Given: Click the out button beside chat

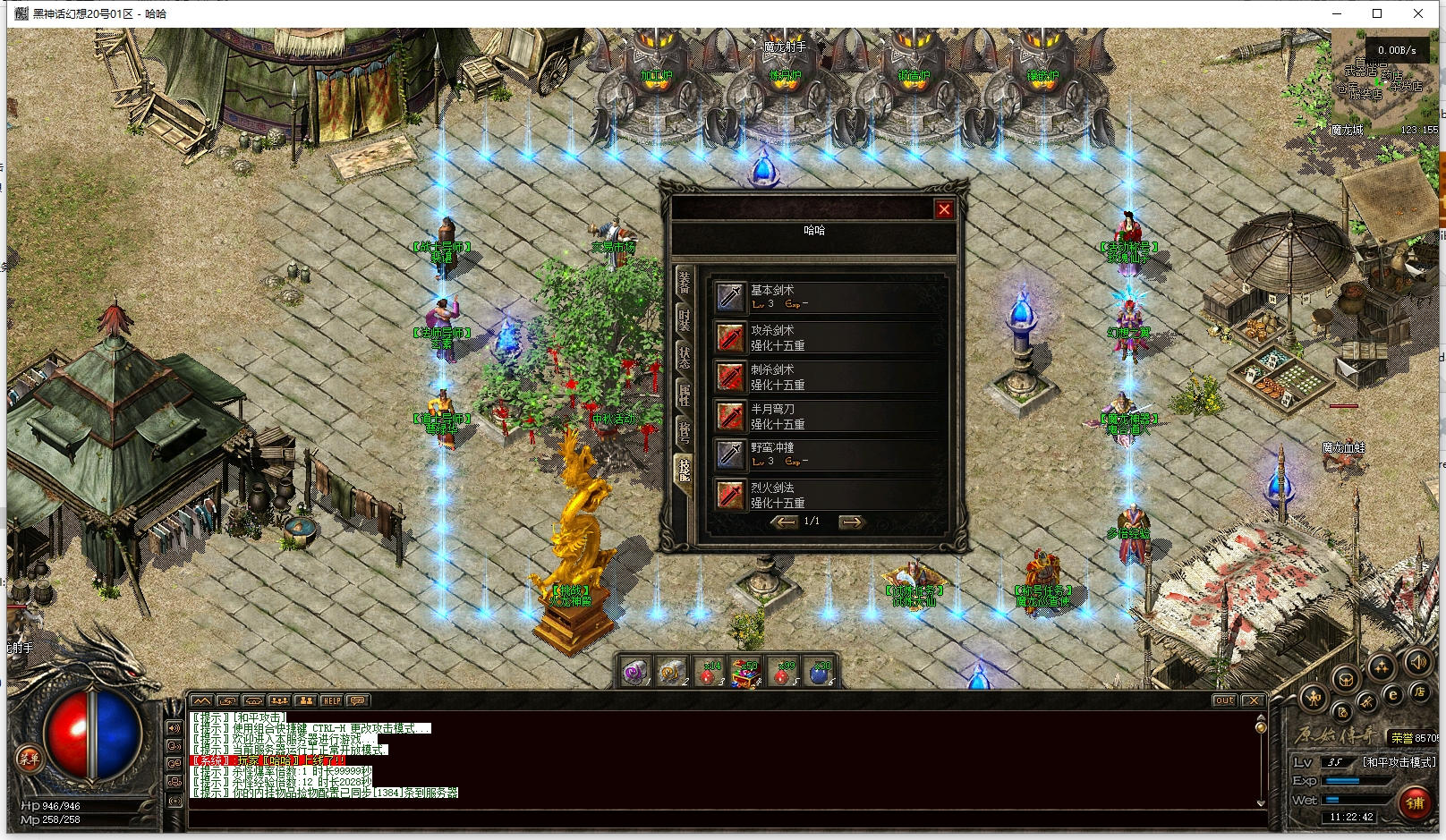Looking at the screenshot, I should 1224,700.
